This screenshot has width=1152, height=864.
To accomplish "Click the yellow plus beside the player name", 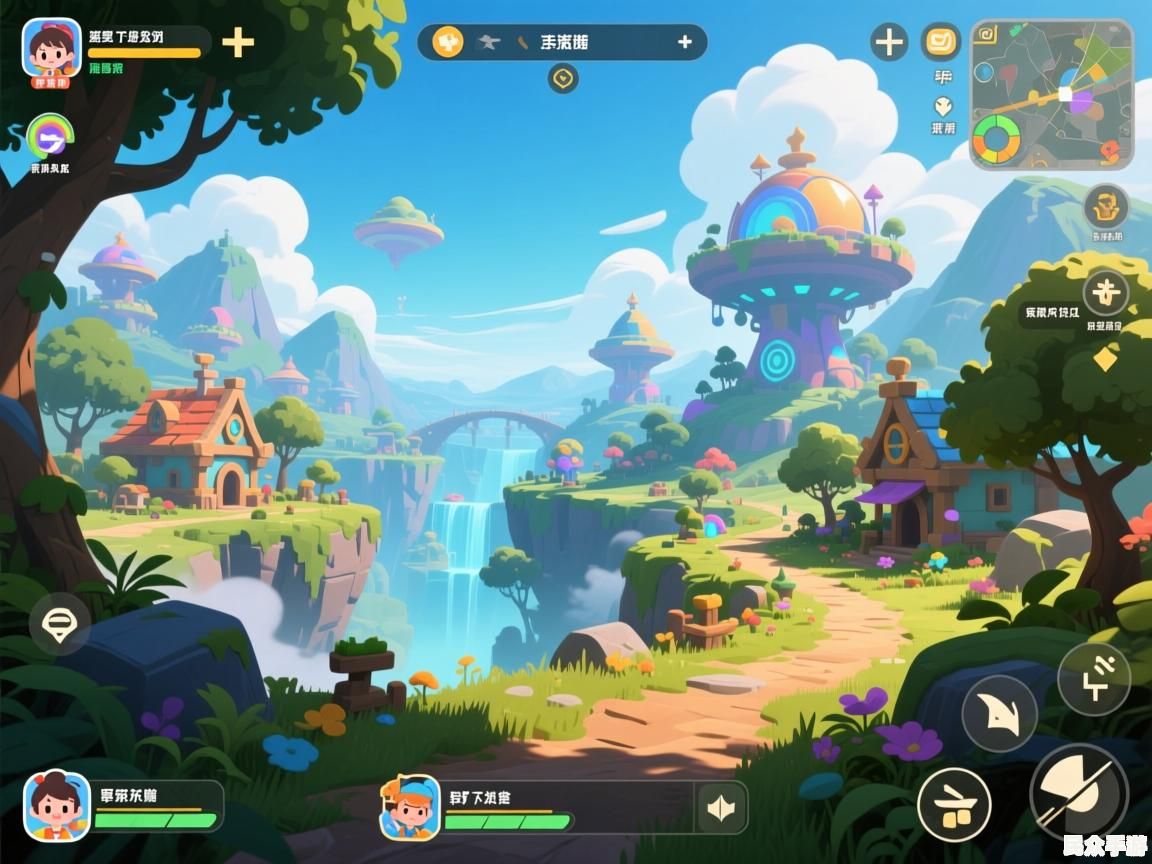I will tap(237, 42).
